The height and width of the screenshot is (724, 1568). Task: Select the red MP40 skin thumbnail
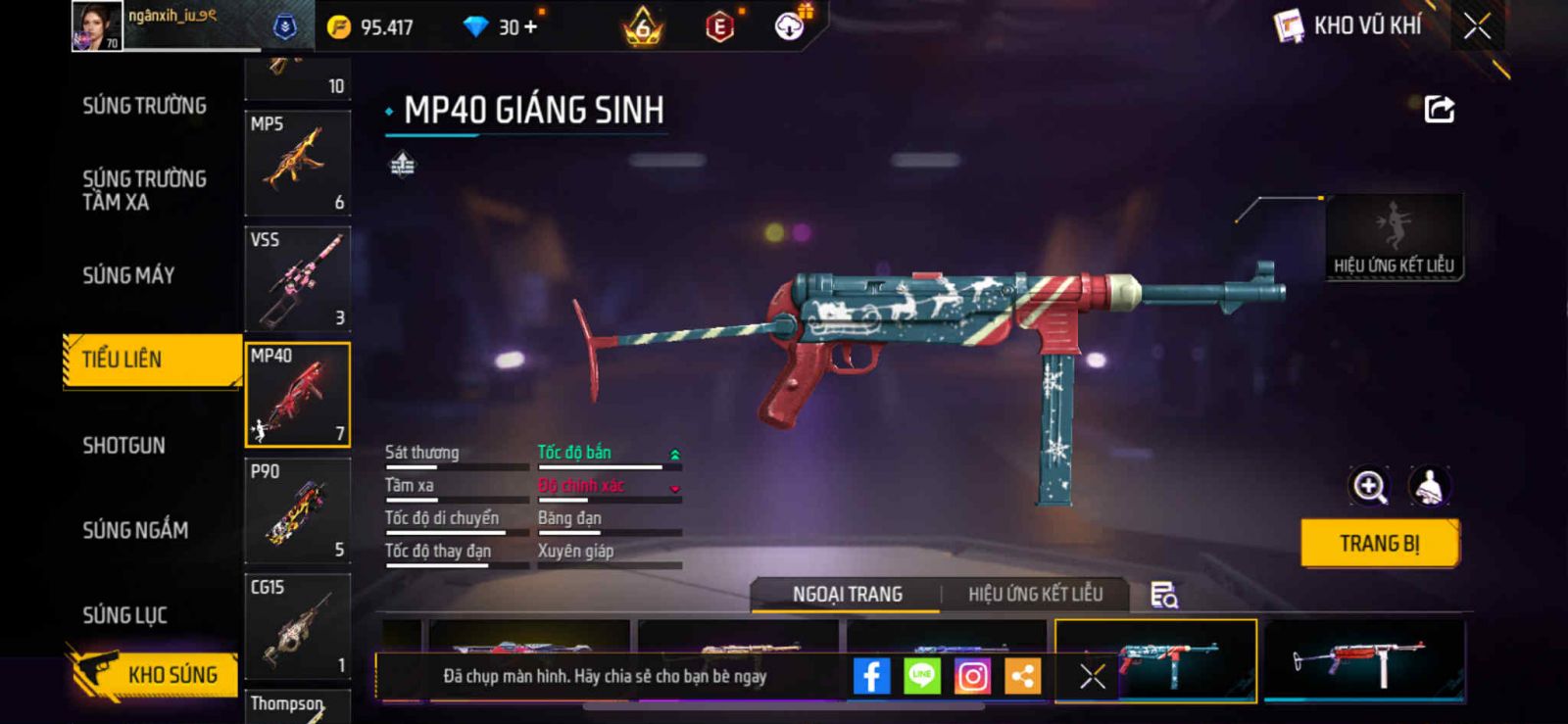(x=1363, y=661)
